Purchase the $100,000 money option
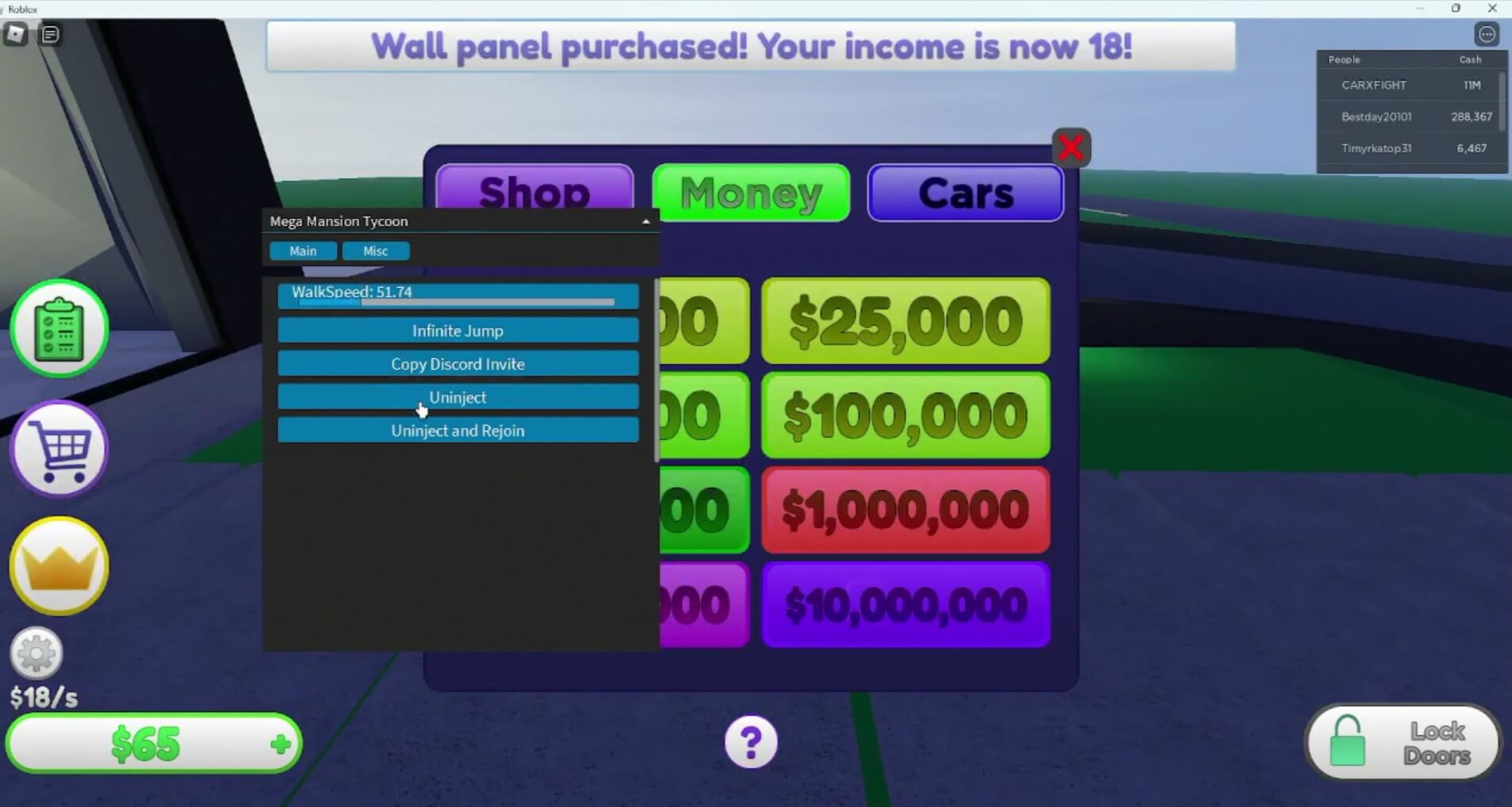 [905, 415]
